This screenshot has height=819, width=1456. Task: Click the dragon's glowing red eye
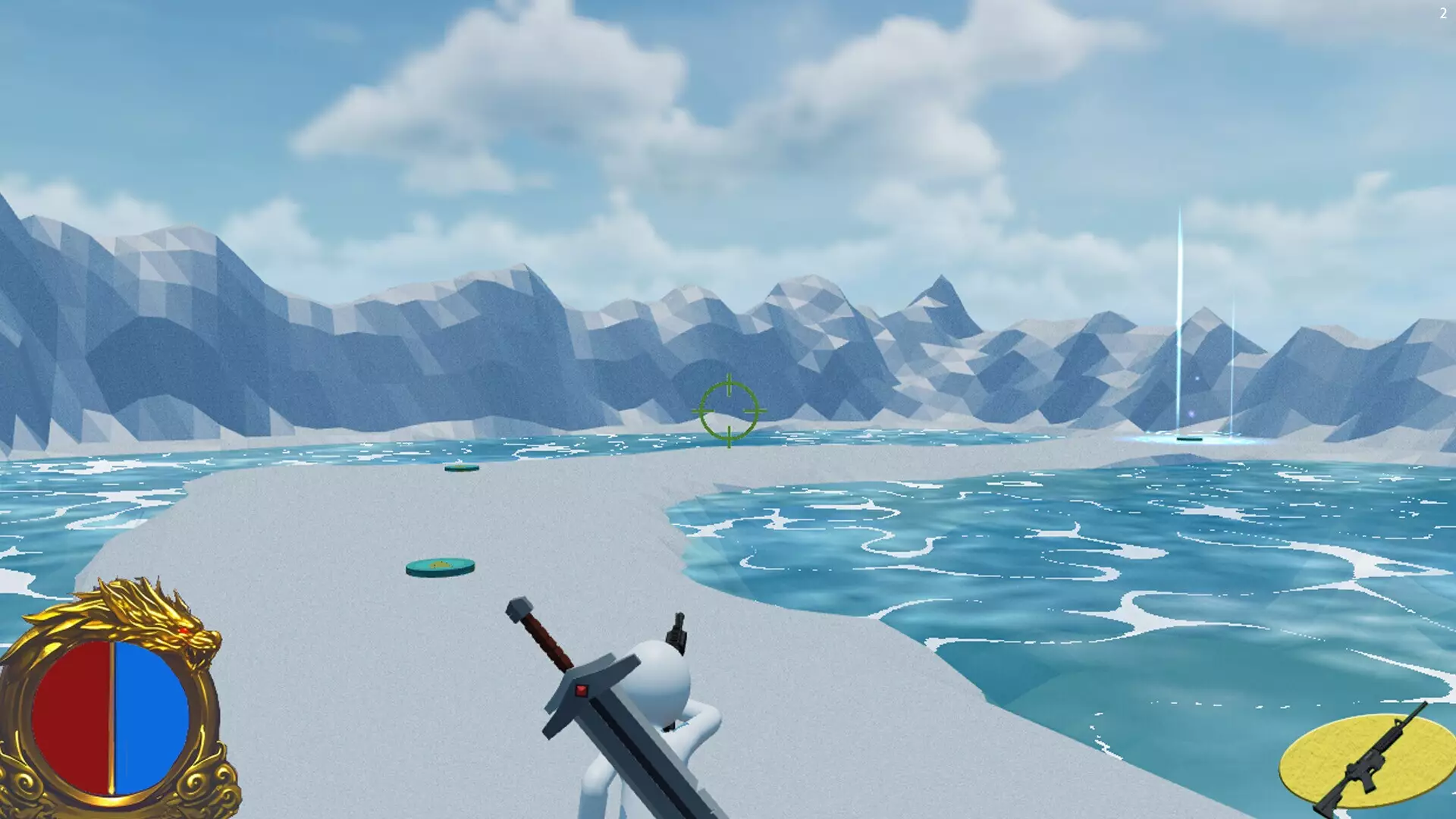tap(184, 630)
